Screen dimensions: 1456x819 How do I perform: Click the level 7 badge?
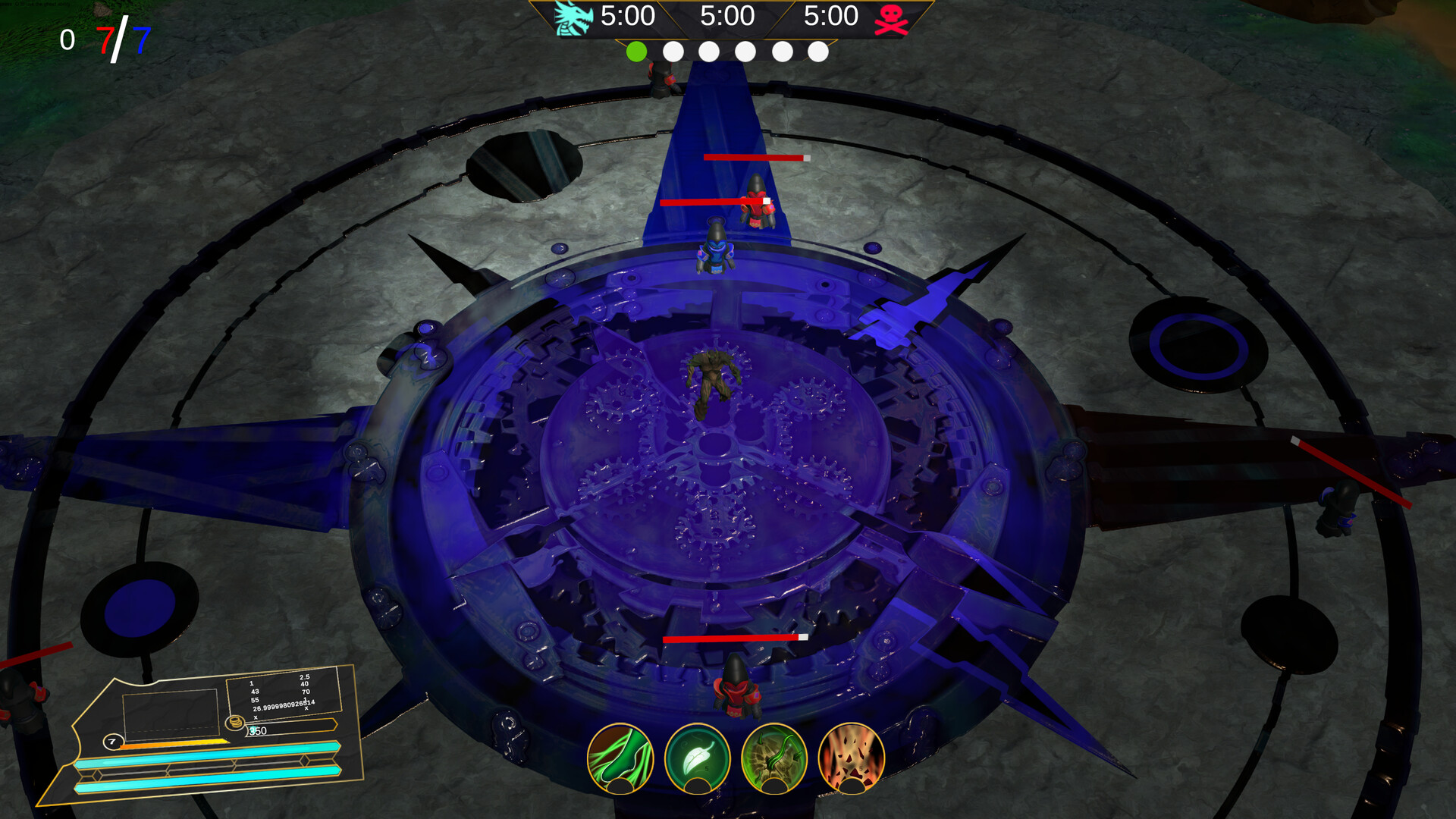[112, 741]
